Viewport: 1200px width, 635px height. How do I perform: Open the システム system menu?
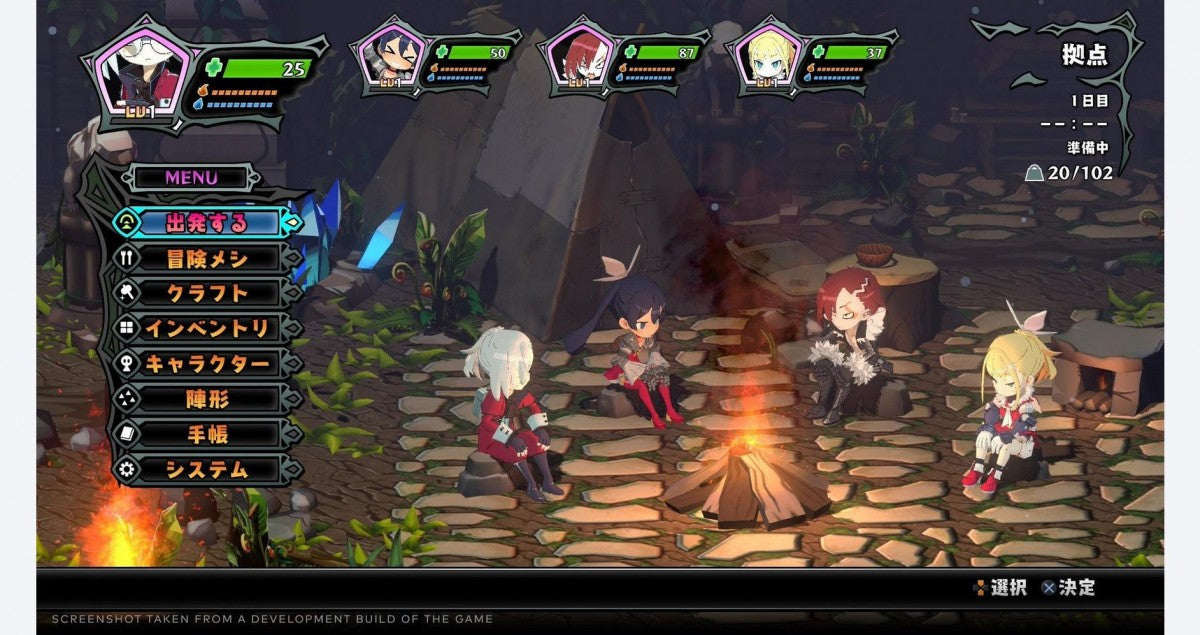tap(207, 469)
